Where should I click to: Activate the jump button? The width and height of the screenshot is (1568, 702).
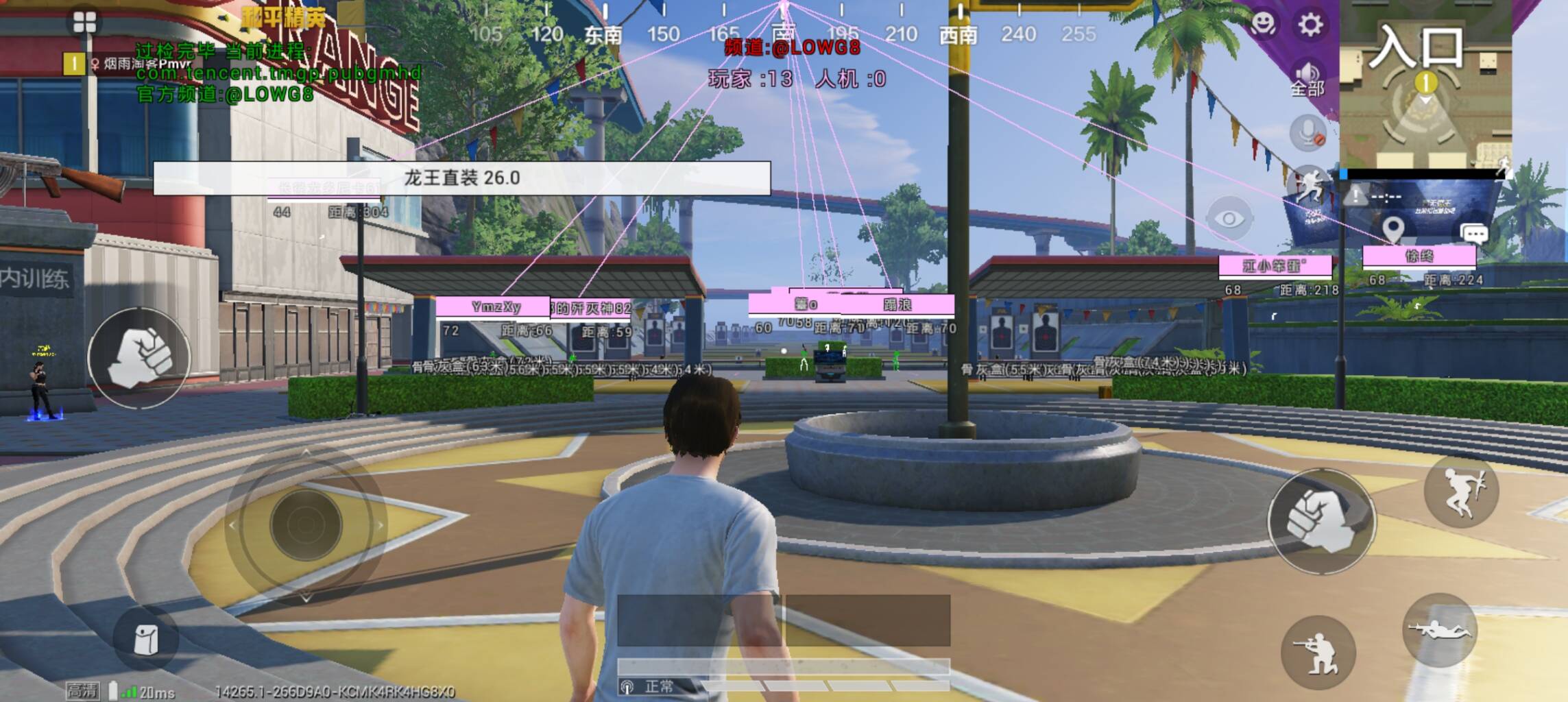1461,491
